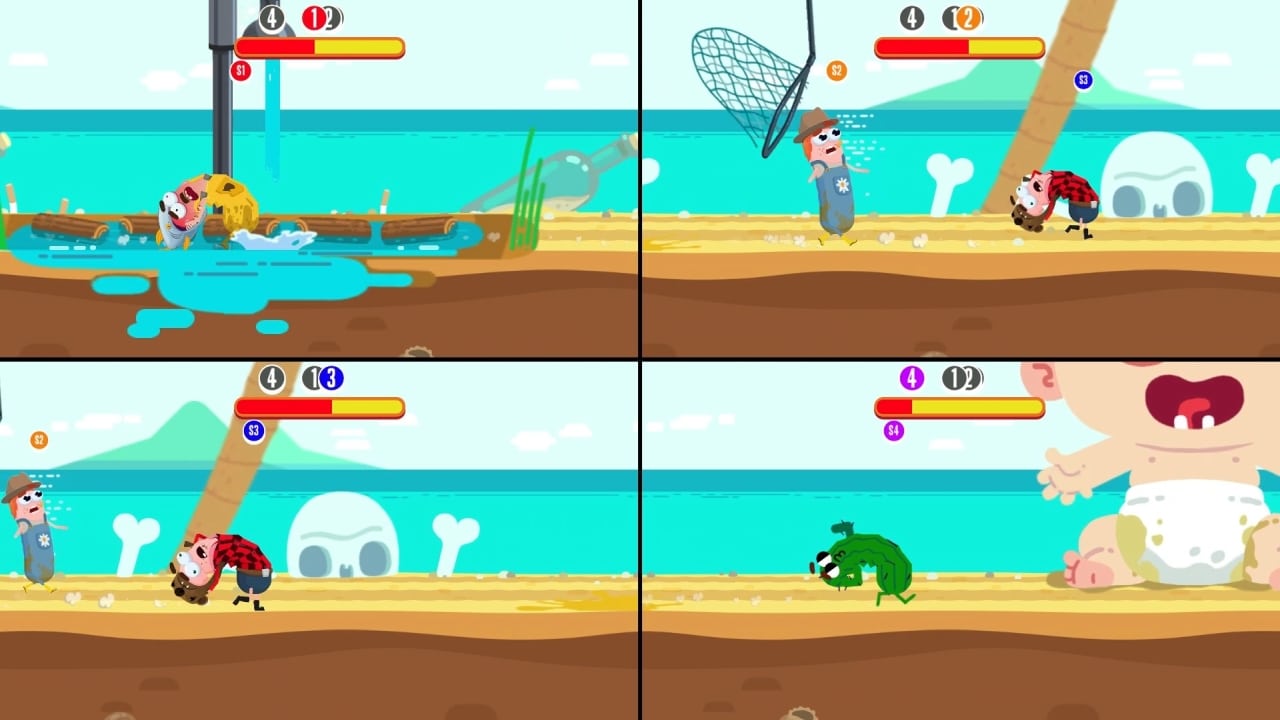Screen dimensions: 1280x720
Task: Click the floating S2 marker in player three's view
Action: pyautogui.click(x=38, y=439)
